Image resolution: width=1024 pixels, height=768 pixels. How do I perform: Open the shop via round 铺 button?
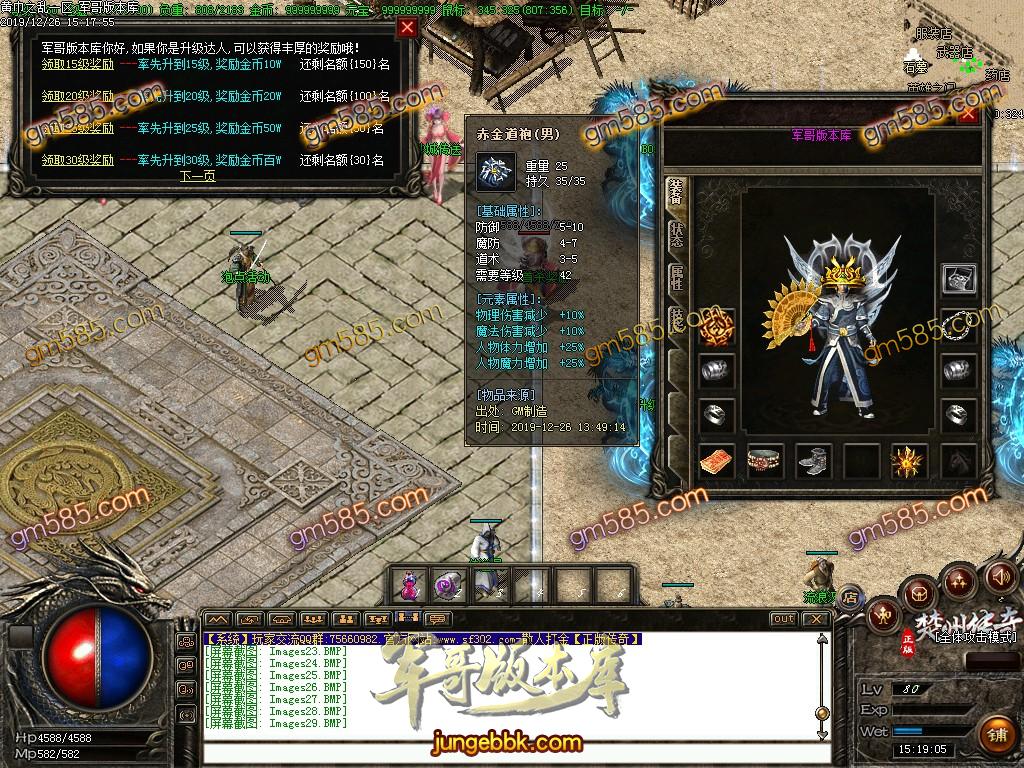(x=996, y=735)
